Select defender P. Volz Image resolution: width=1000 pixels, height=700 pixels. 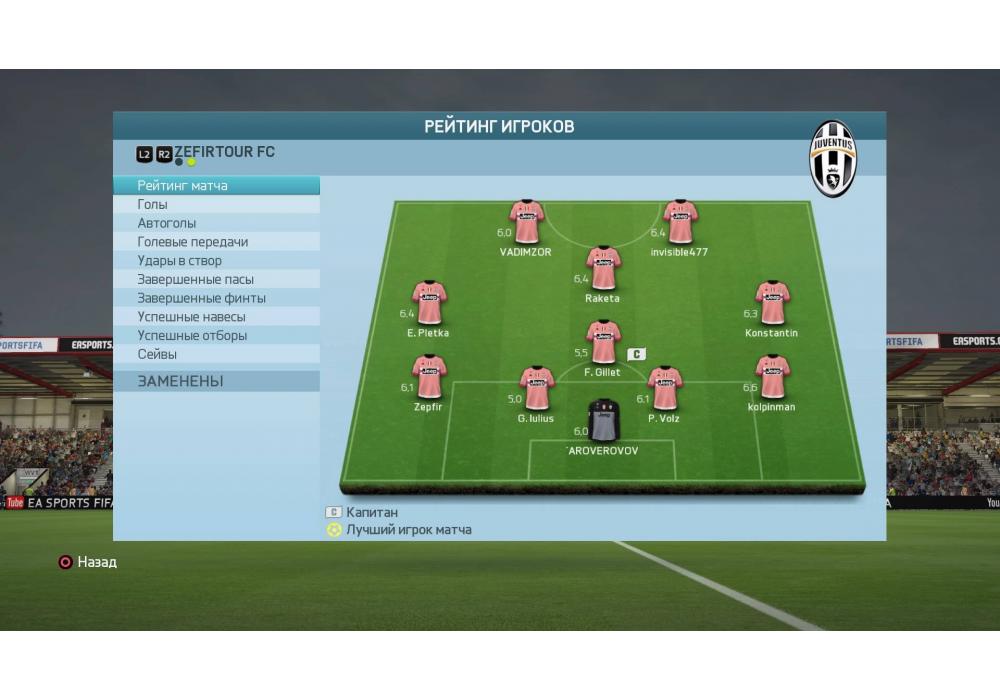(664, 388)
